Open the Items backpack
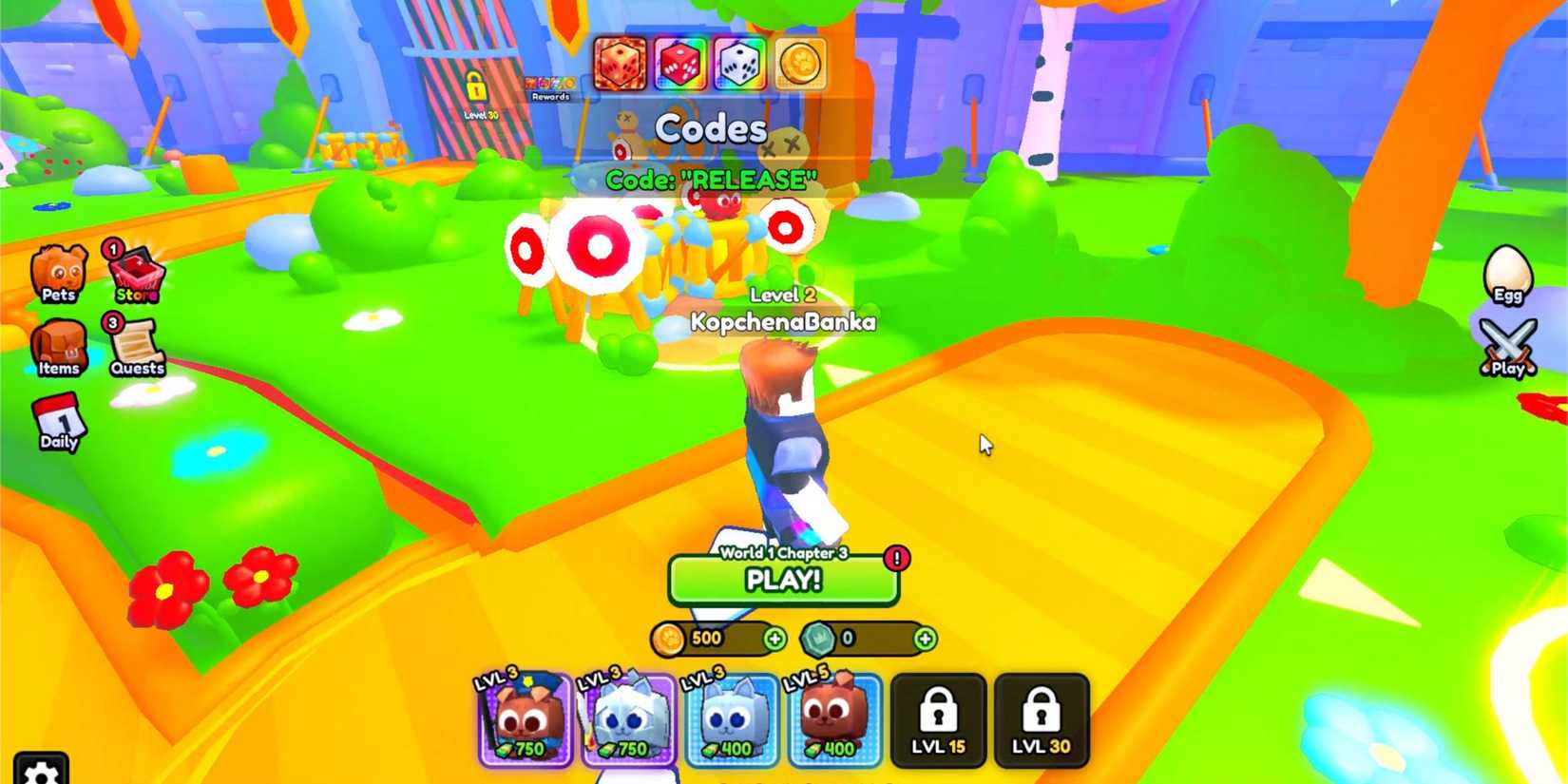 60,350
